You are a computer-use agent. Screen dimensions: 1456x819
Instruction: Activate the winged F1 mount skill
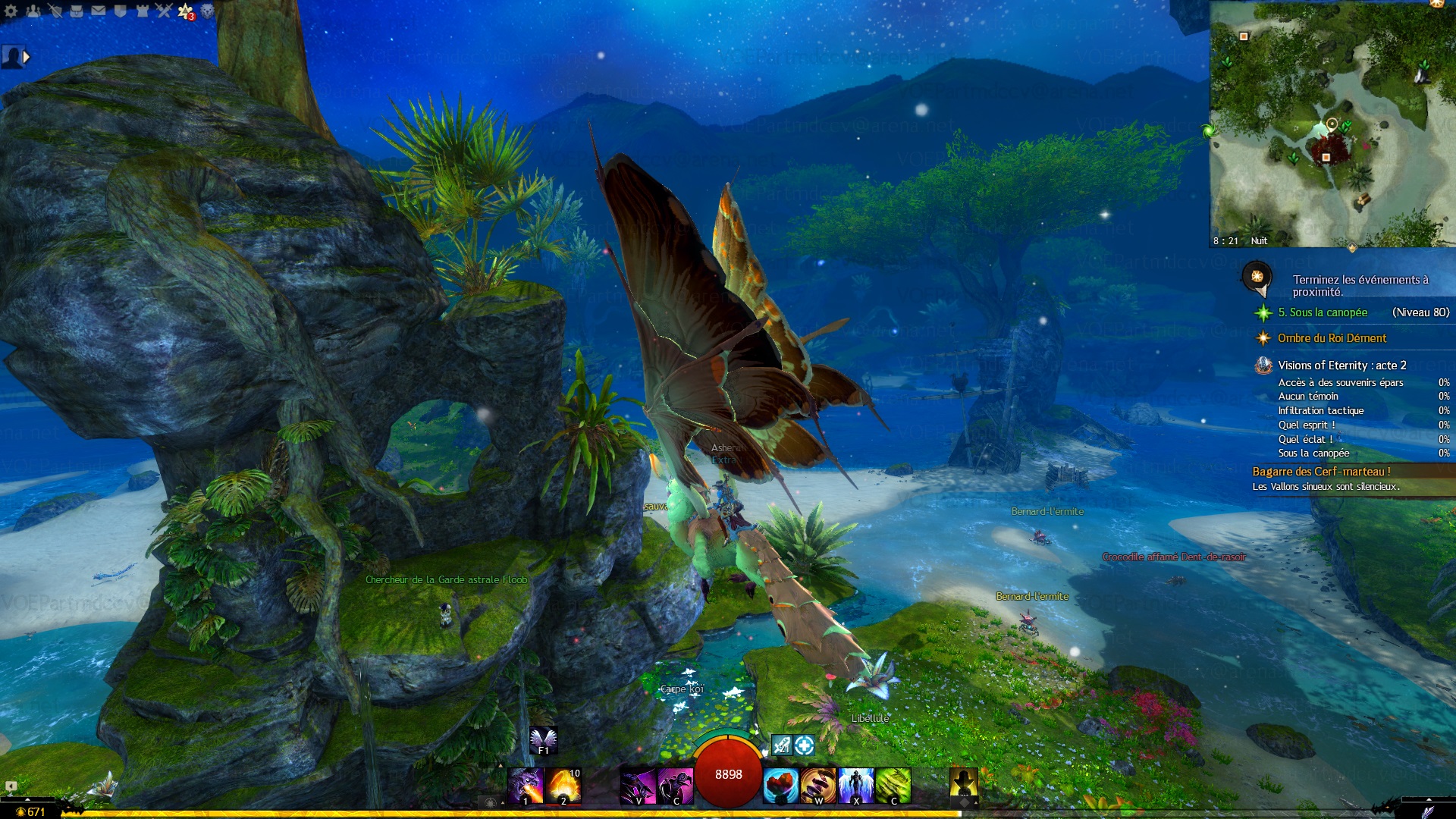[x=543, y=740]
